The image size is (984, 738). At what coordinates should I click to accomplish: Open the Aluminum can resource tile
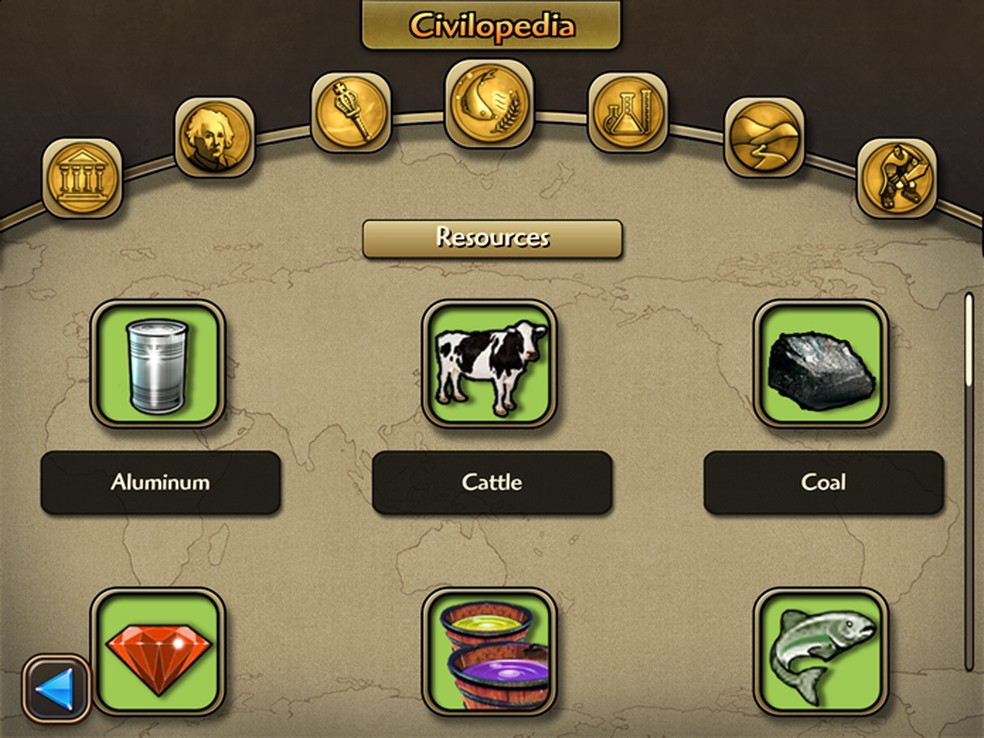point(158,363)
